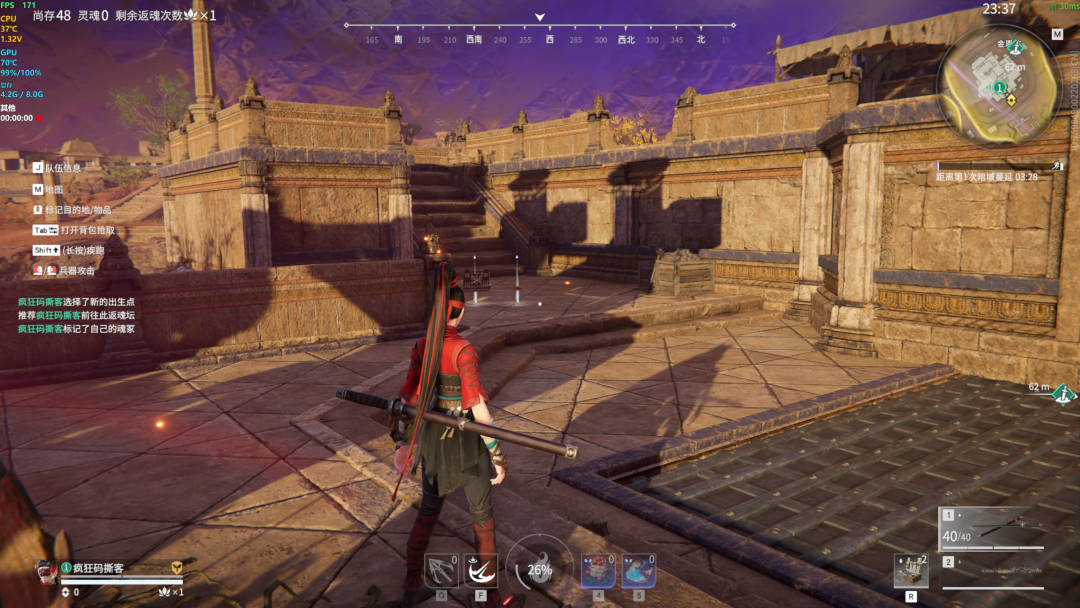
Task: Open the circular minimap
Action: [x=998, y=85]
